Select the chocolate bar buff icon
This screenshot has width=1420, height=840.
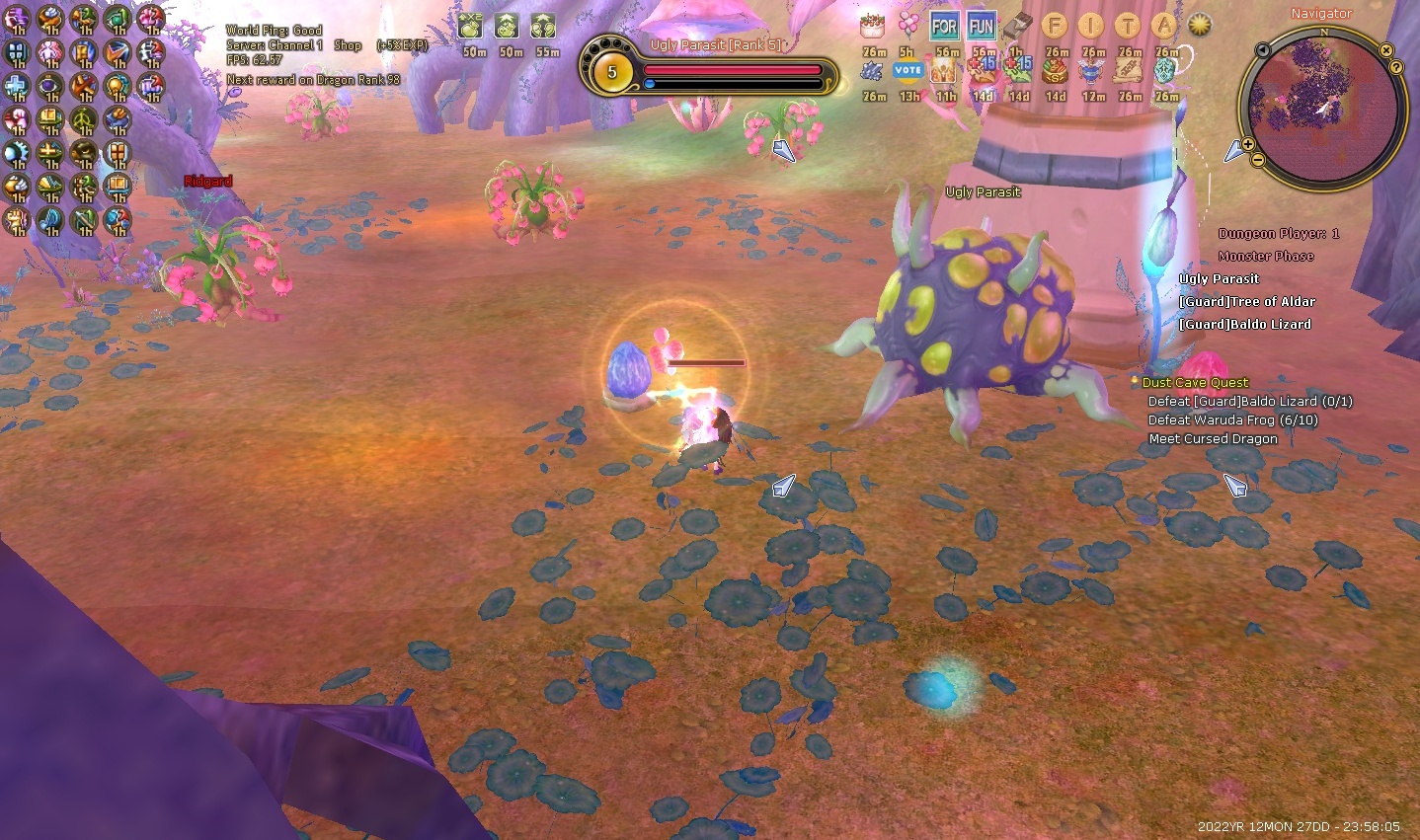pos(1019,27)
